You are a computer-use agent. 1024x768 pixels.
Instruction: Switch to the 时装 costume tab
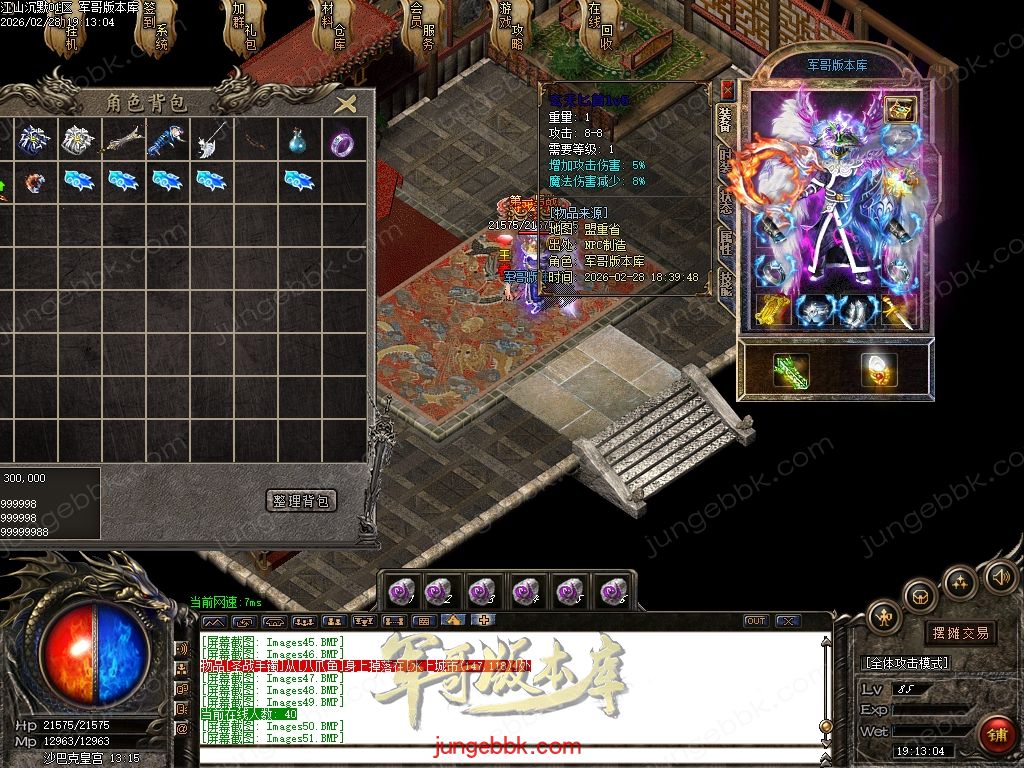coord(726,158)
